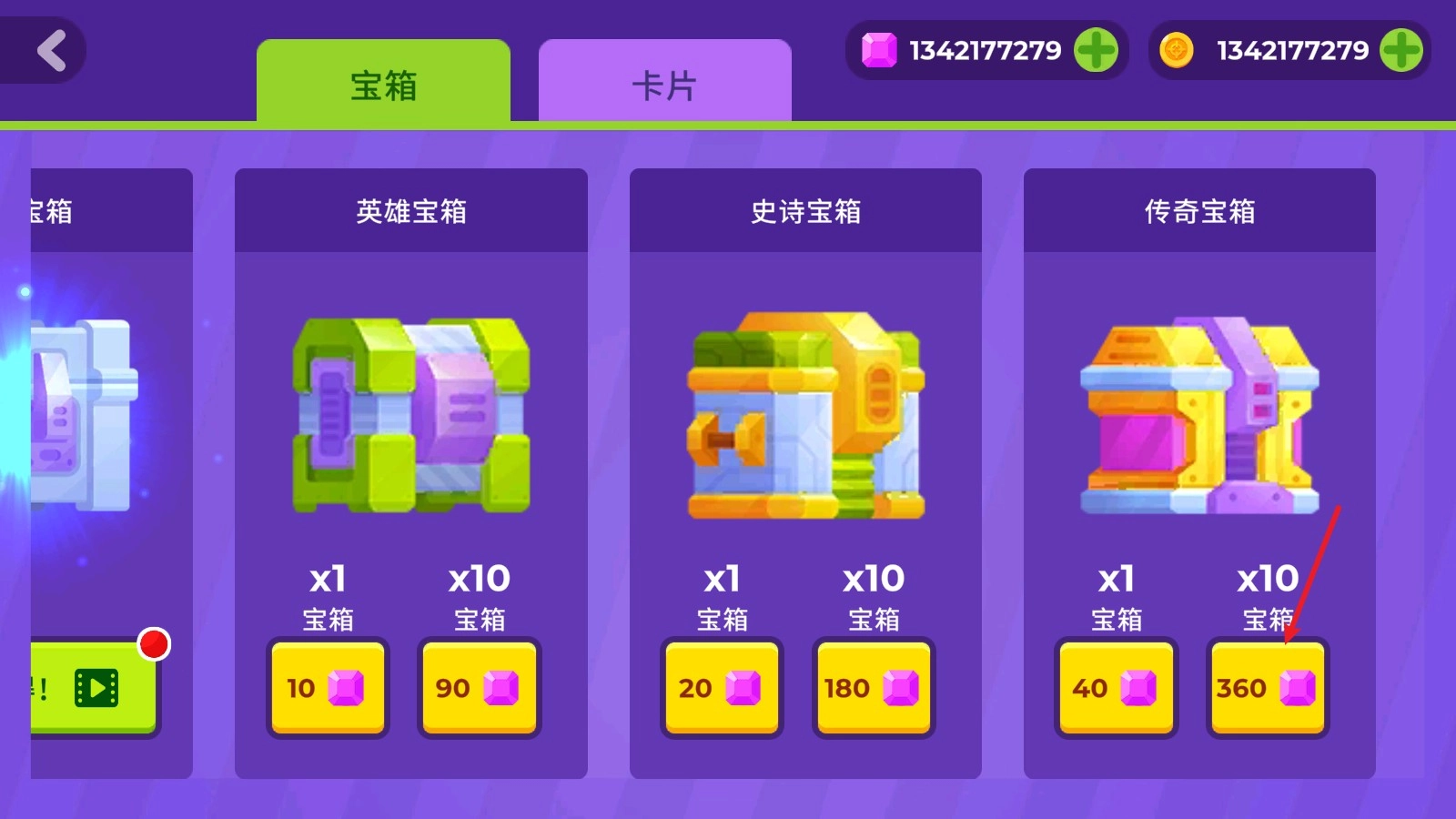This screenshot has height=819, width=1456.
Task: Click the gold coin currency icon
Action: click(1177, 50)
